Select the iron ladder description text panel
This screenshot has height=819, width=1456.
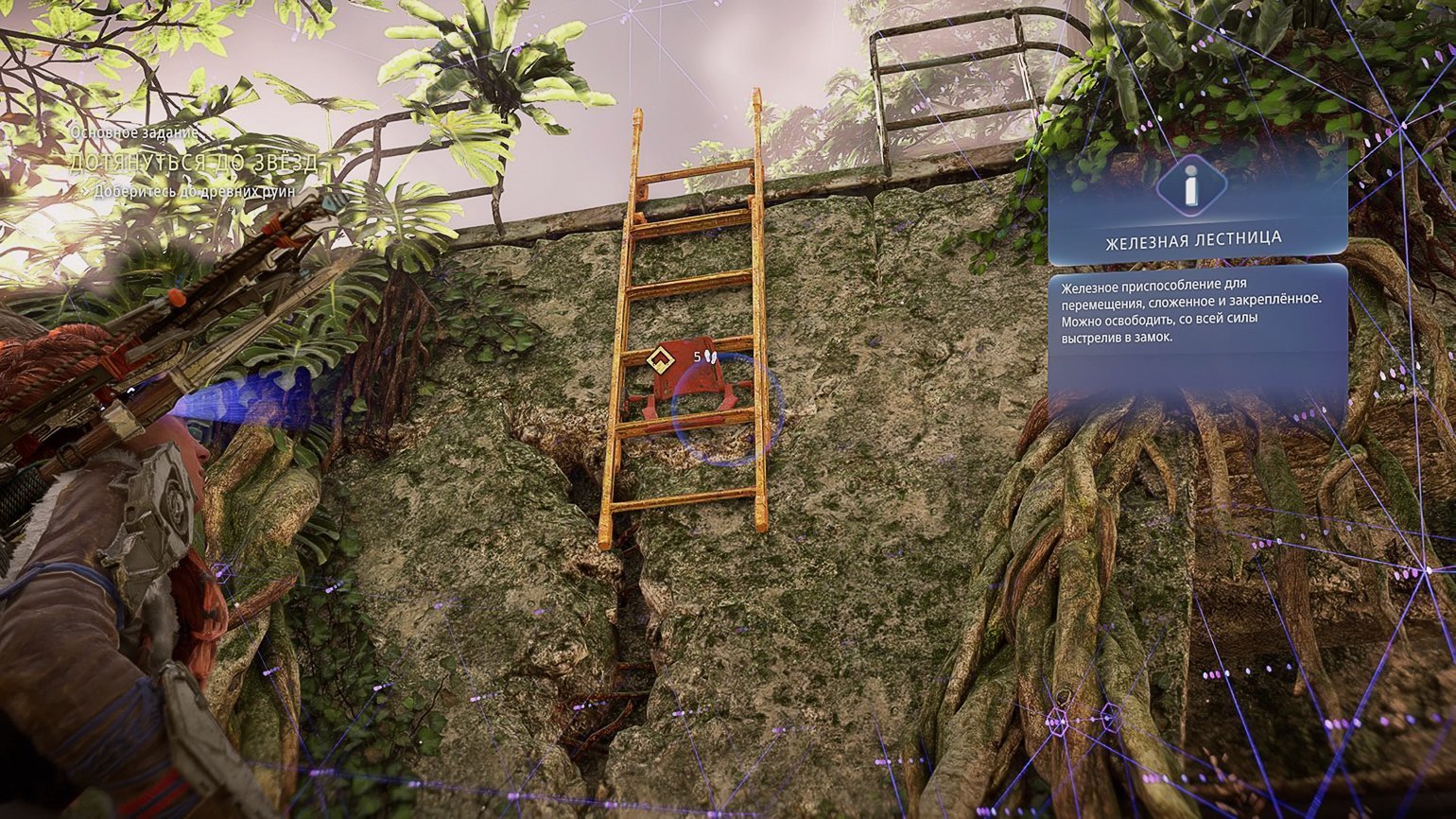1197,312
